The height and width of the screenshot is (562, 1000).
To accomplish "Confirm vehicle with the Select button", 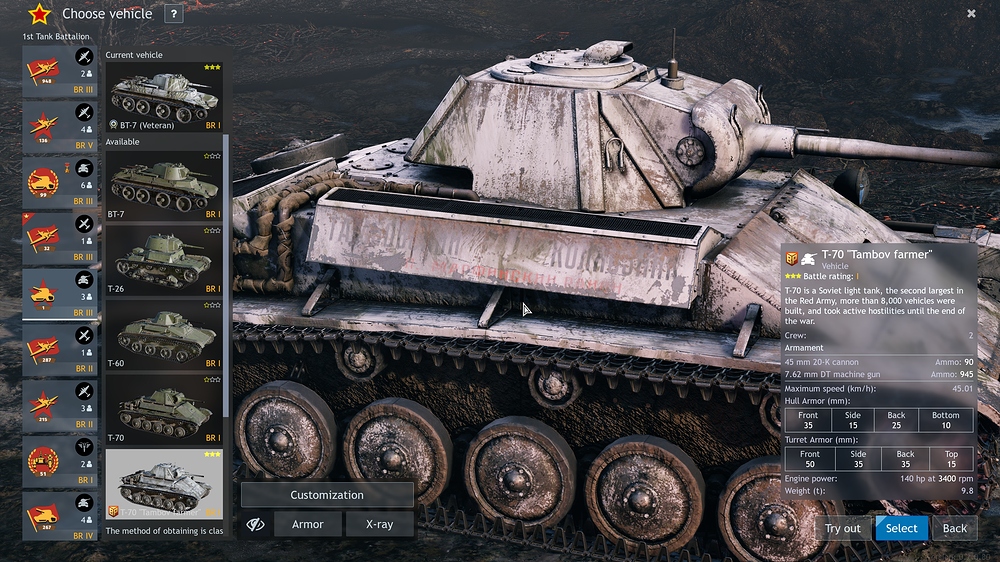I will [901, 528].
